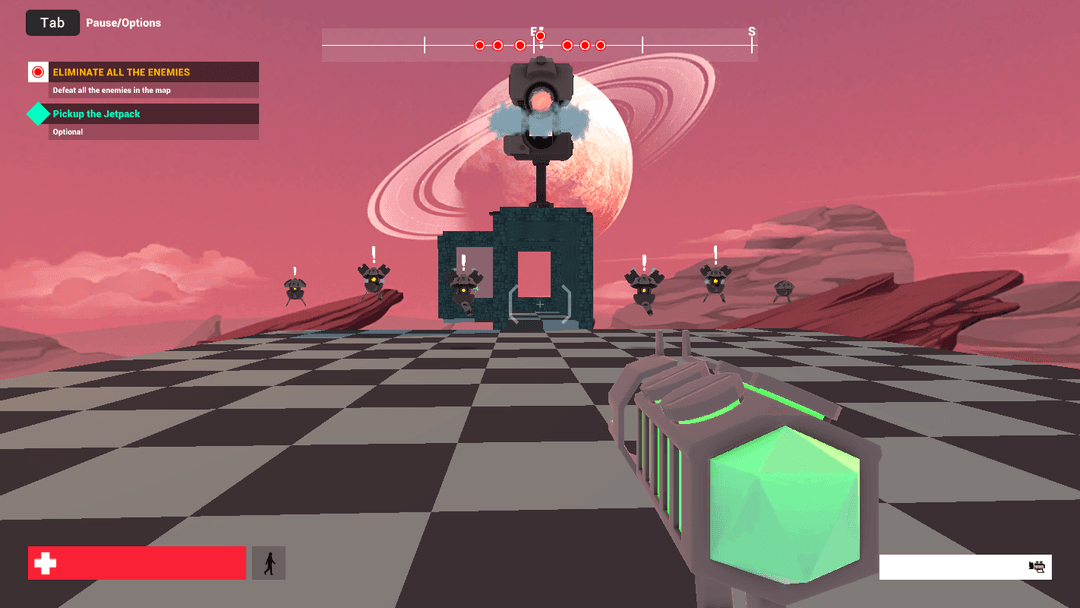This screenshot has width=1080, height=608.
Task: Click the blaster weapon icon
Action: click(x=1037, y=567)
